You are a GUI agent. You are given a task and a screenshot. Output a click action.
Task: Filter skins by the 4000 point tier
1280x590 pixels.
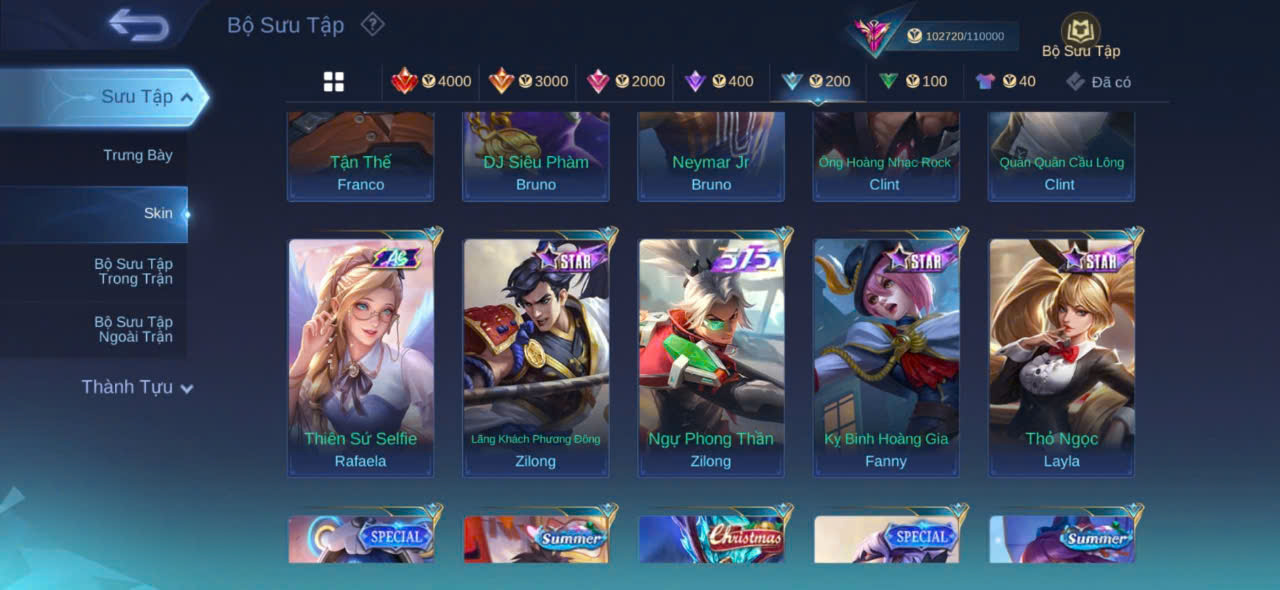tap(431, 82)
